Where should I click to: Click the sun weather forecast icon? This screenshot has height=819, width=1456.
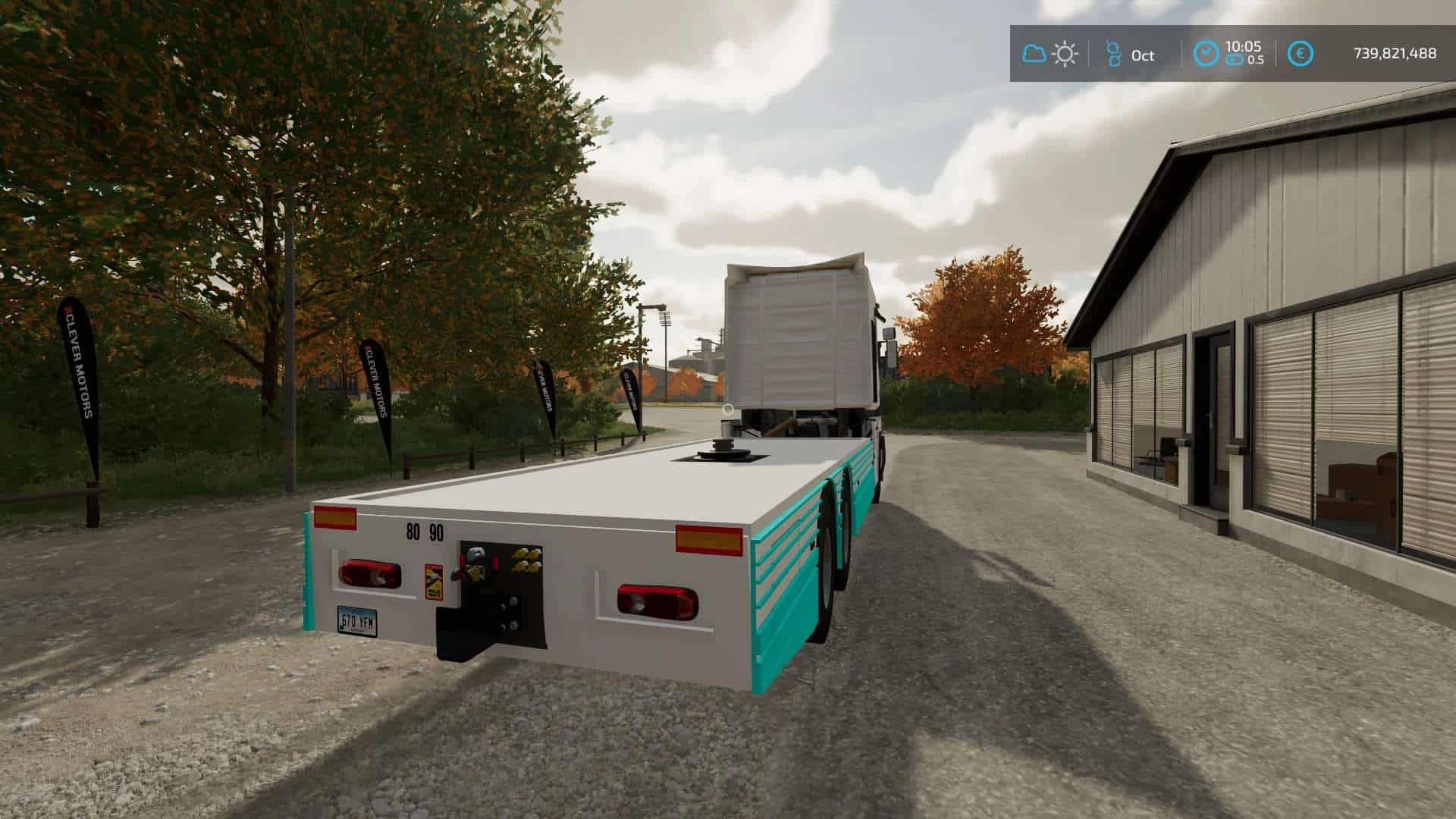(x=1065, y=54)
